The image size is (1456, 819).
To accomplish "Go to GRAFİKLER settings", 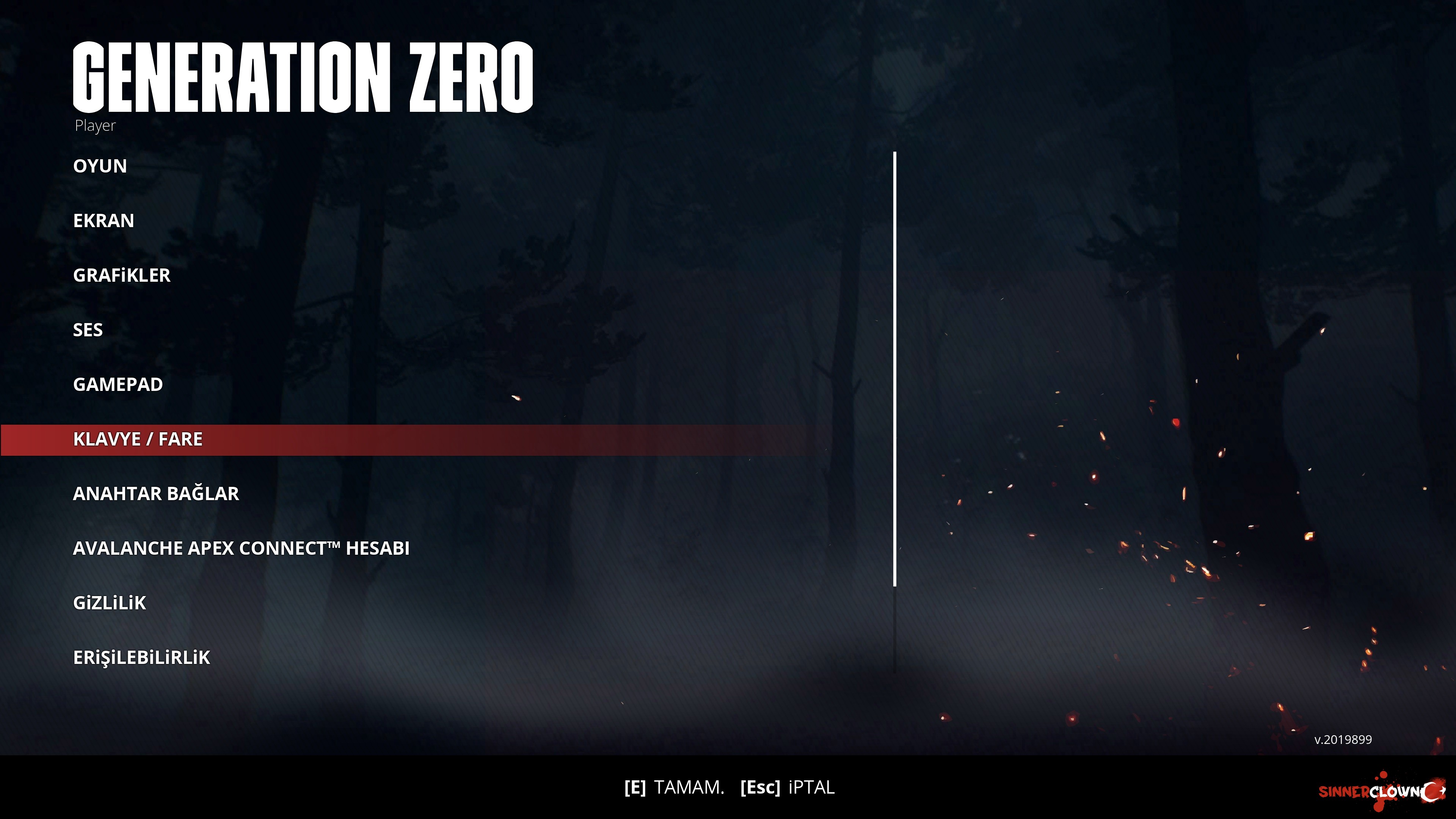I will pos(121,275).
